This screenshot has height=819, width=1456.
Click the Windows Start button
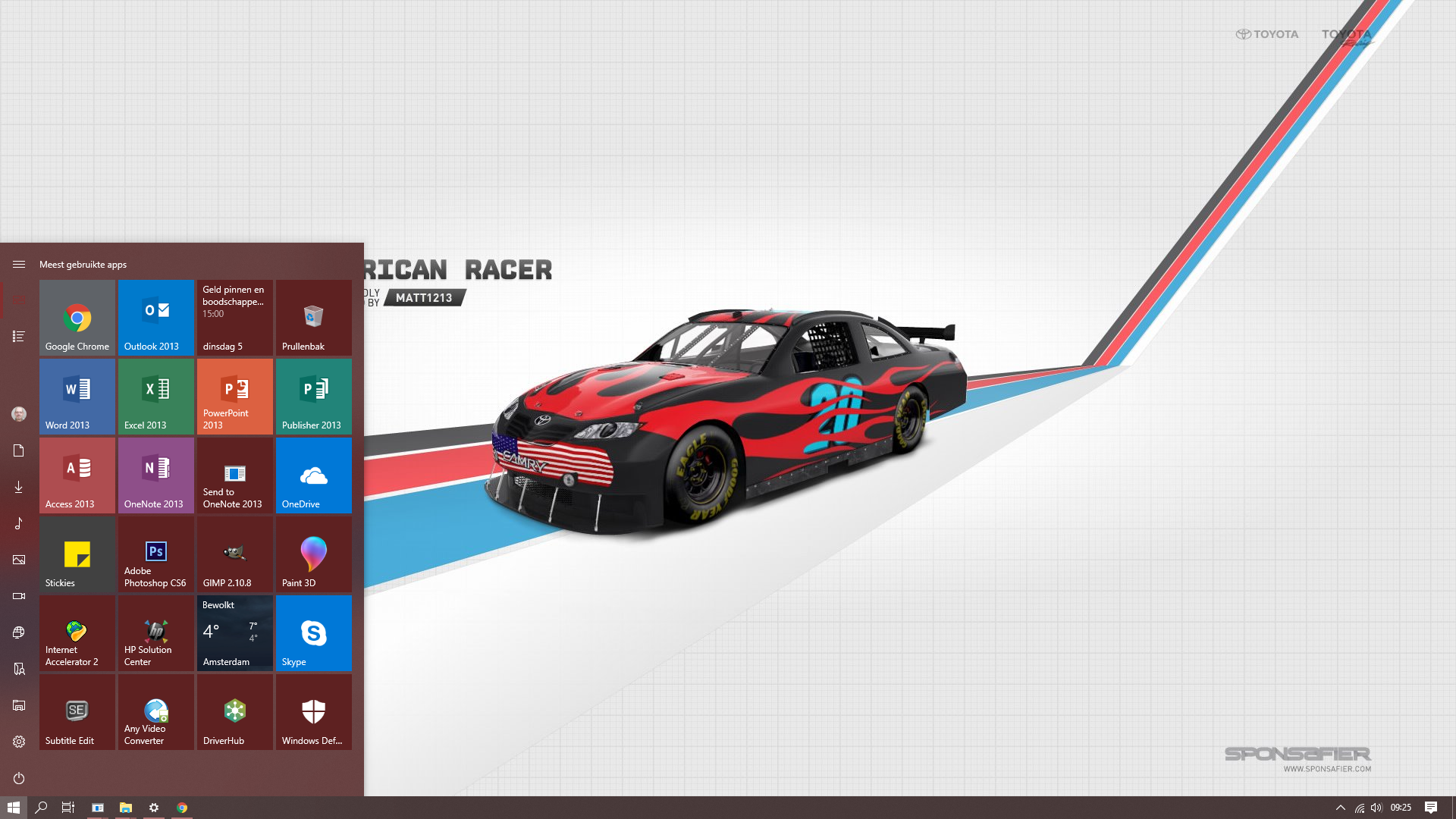click(x=13, y=808)
